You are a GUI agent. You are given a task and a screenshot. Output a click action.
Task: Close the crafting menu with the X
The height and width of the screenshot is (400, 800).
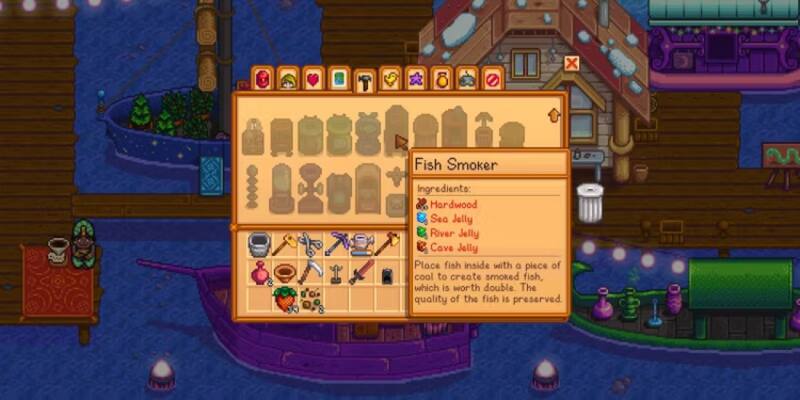tap(572, 64)
